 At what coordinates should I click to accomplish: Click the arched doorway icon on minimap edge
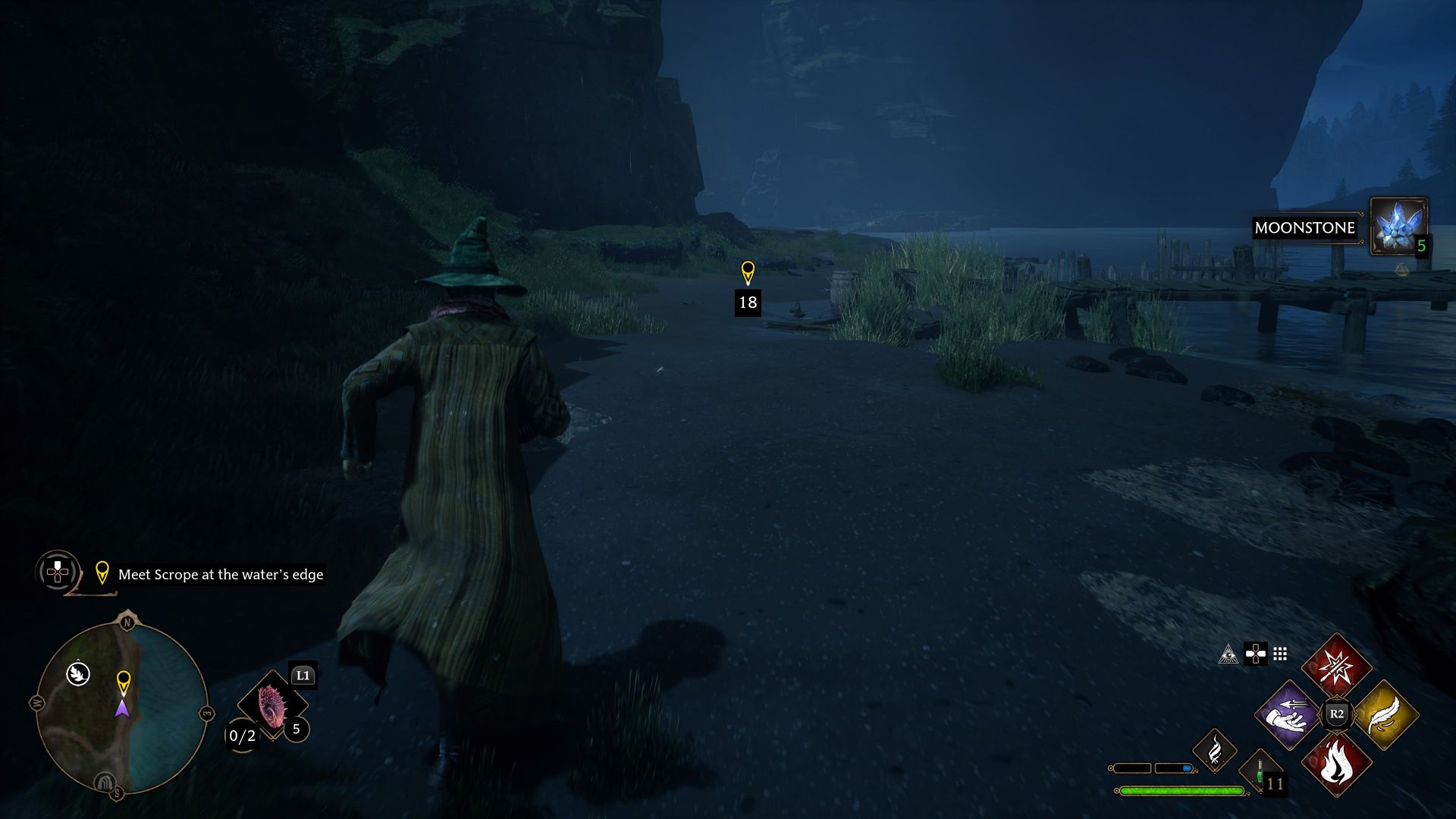point(105,782)
